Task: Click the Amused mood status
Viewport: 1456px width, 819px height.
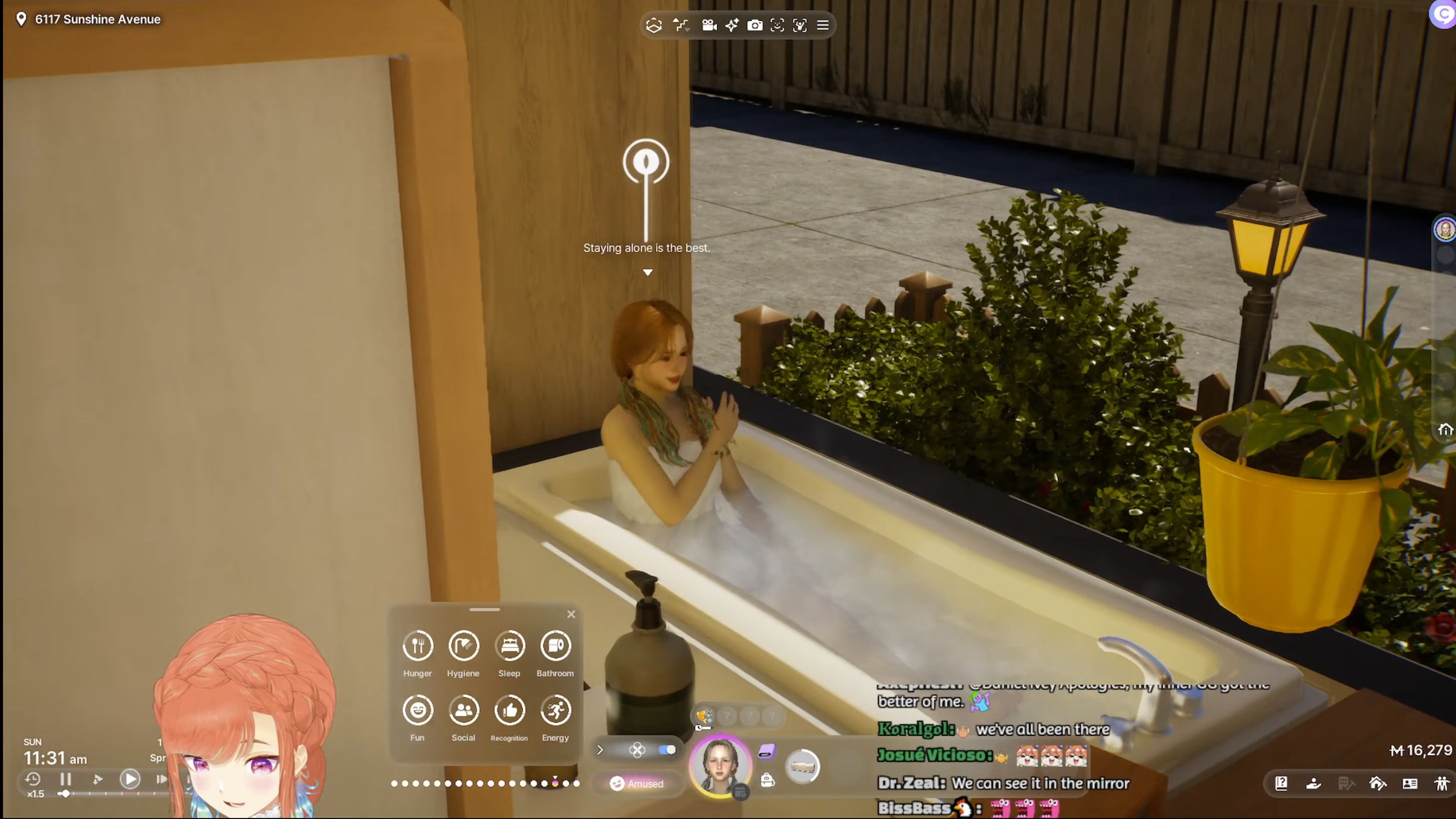Action: coord(637,784)
